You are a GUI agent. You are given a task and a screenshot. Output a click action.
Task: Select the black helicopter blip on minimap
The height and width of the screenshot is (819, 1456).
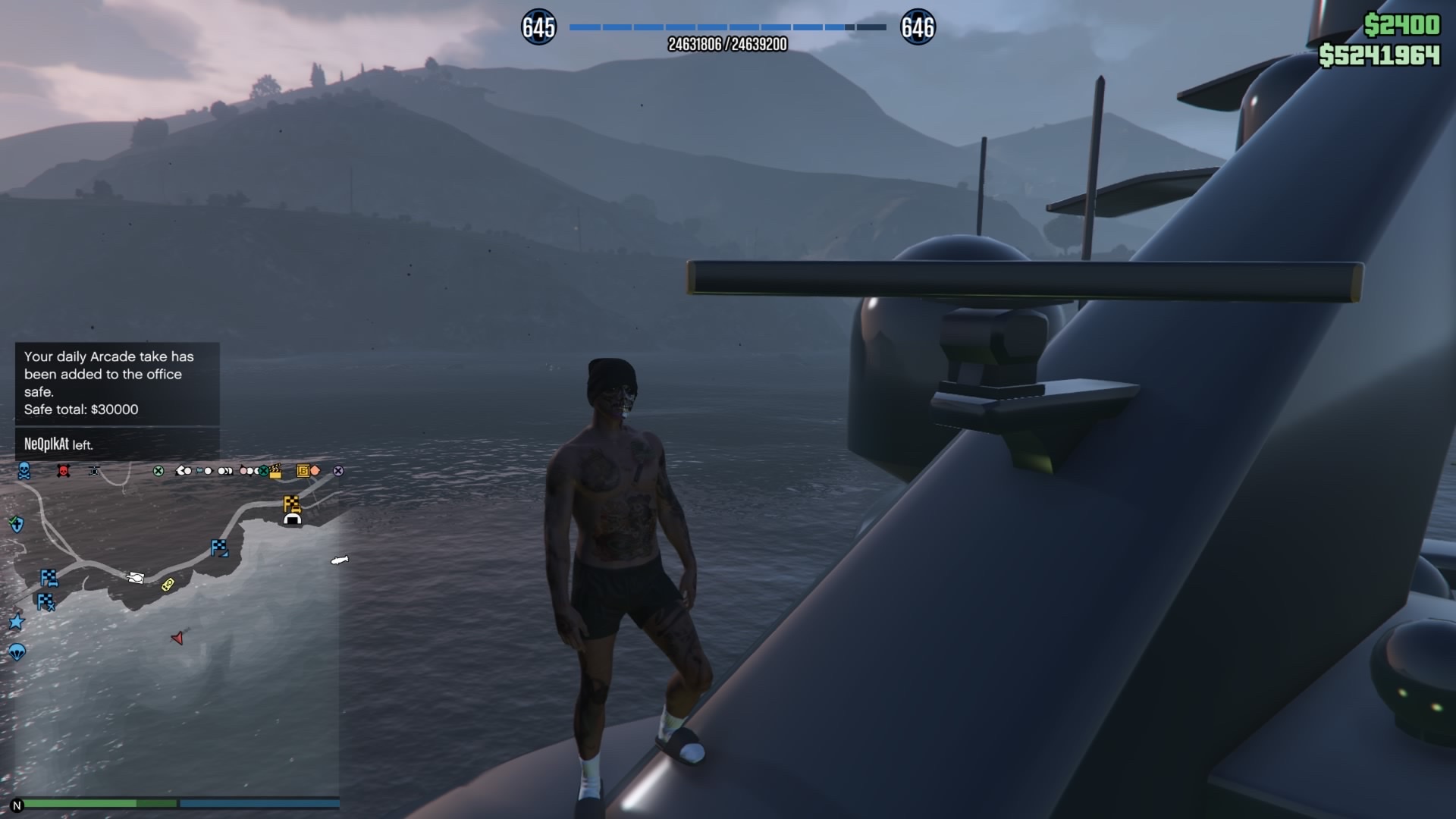94,471
